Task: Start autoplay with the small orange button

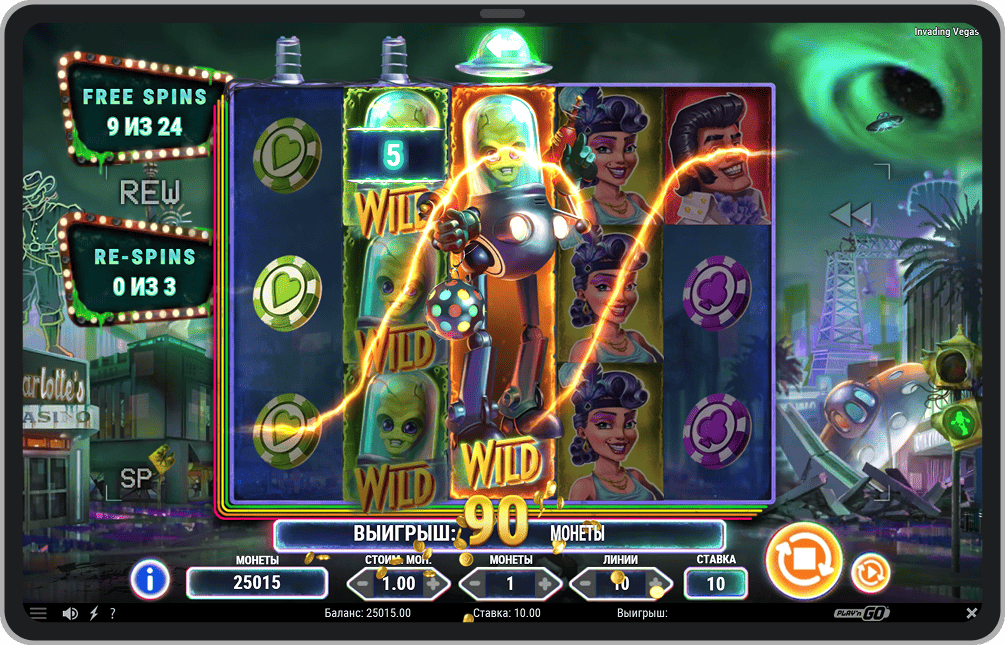Action: (870, 572)
